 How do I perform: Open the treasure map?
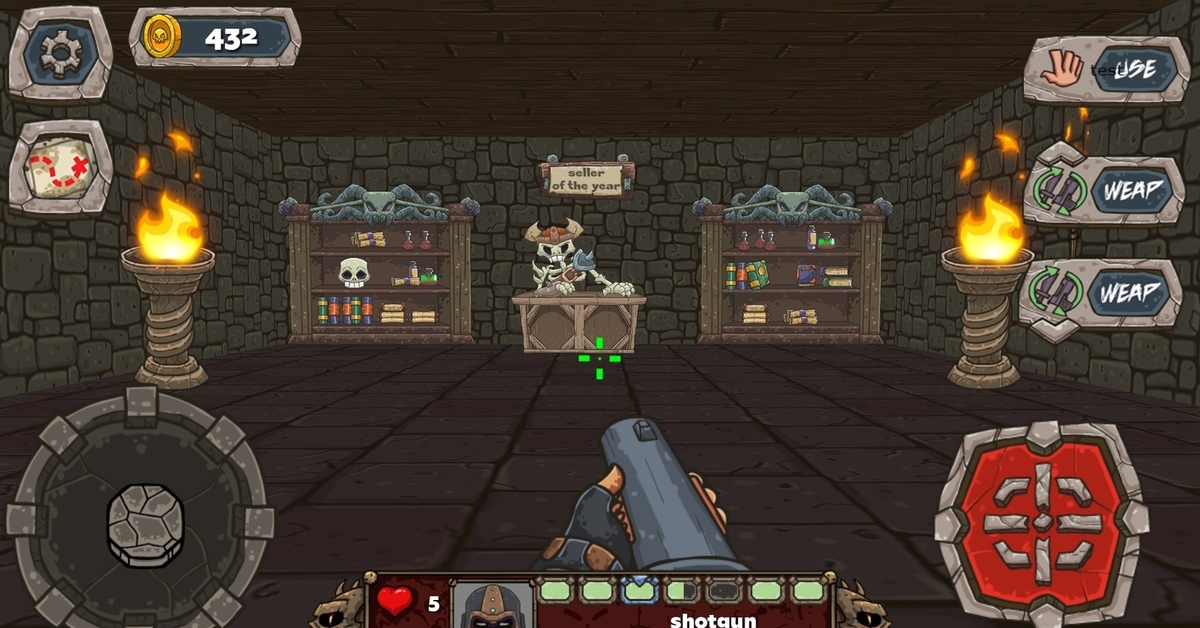pos(60,167)
